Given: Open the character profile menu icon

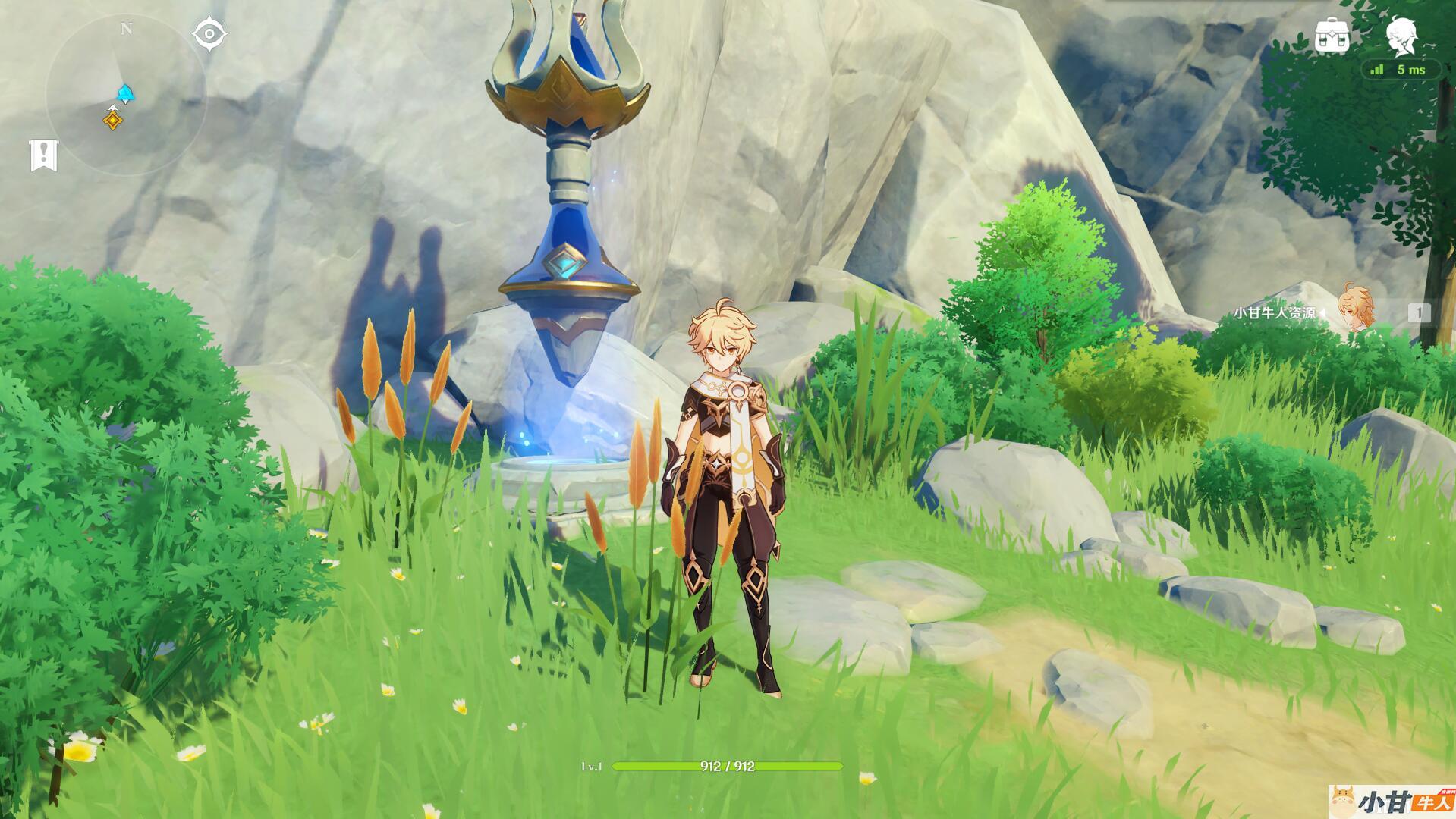Looking at the screenshot, I should (x=1401, y=36).
